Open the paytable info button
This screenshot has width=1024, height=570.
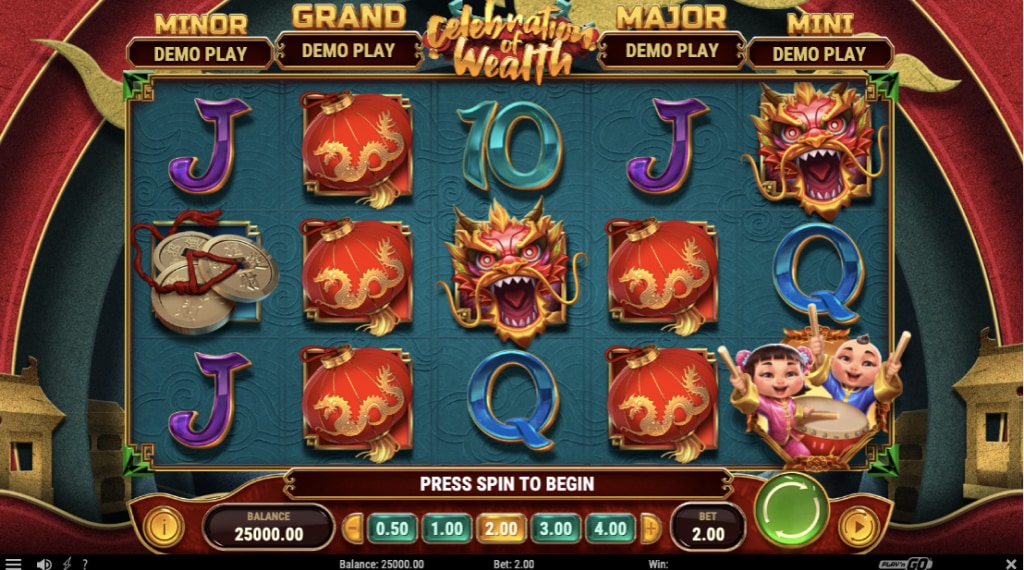click(164, 527)
